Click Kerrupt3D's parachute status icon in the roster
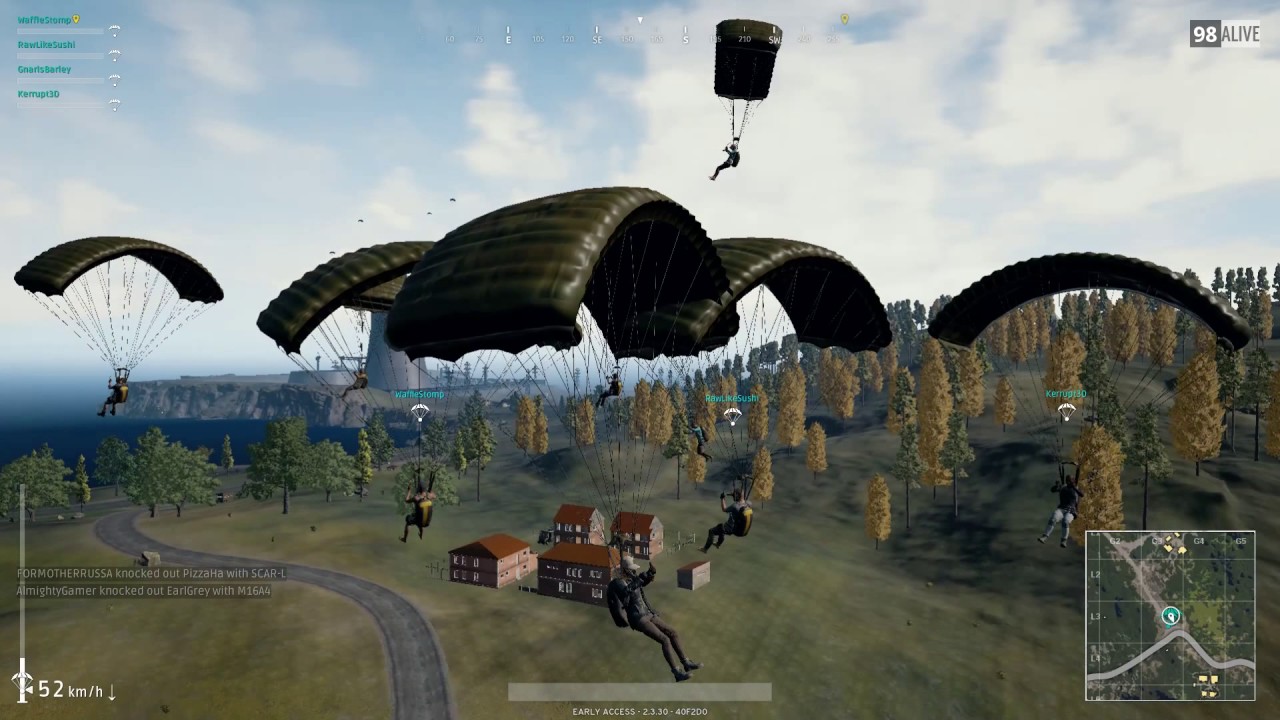 115,104
